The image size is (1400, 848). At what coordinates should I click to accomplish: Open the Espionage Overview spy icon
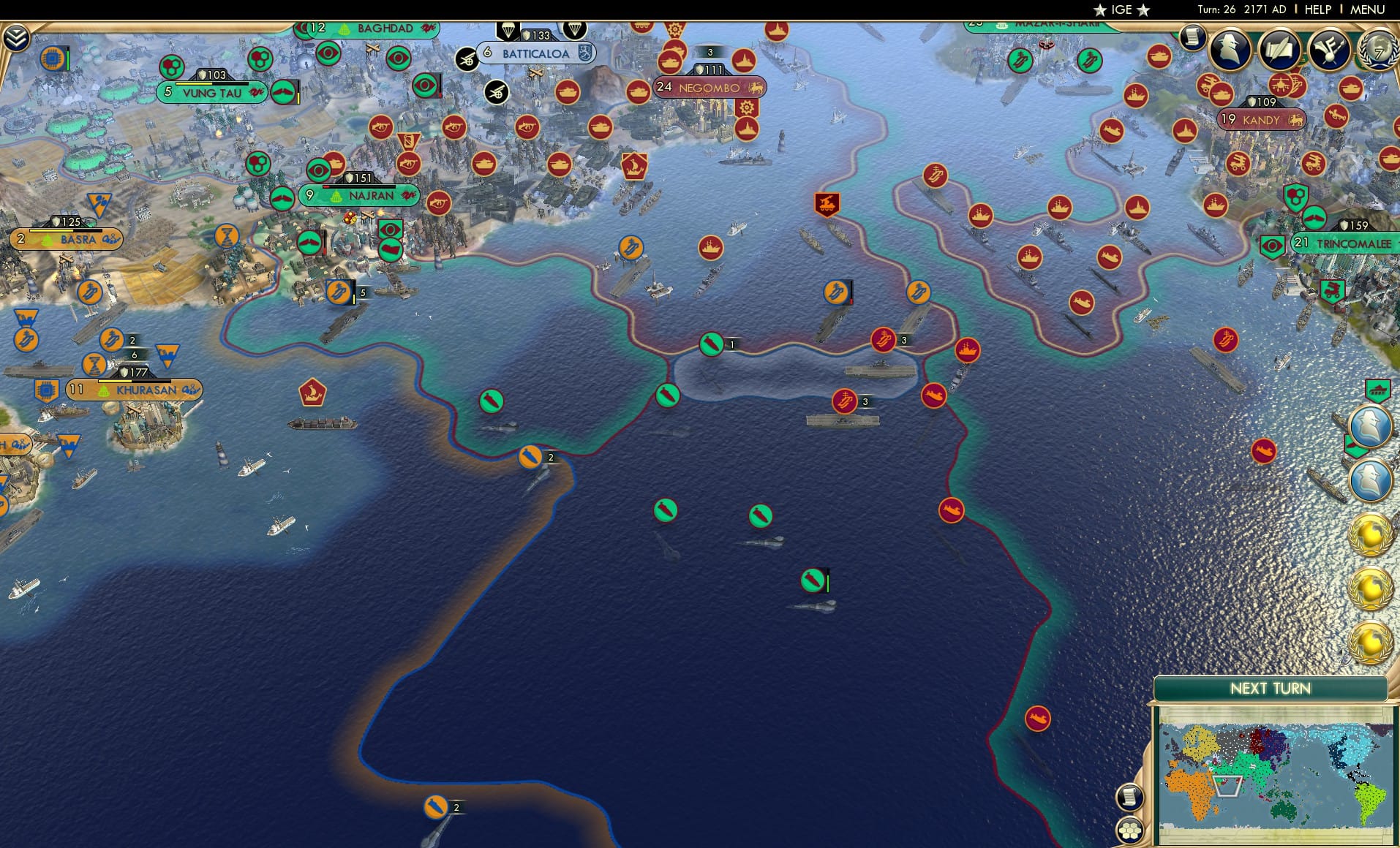pyautogui.click(x=1229, y=50)
